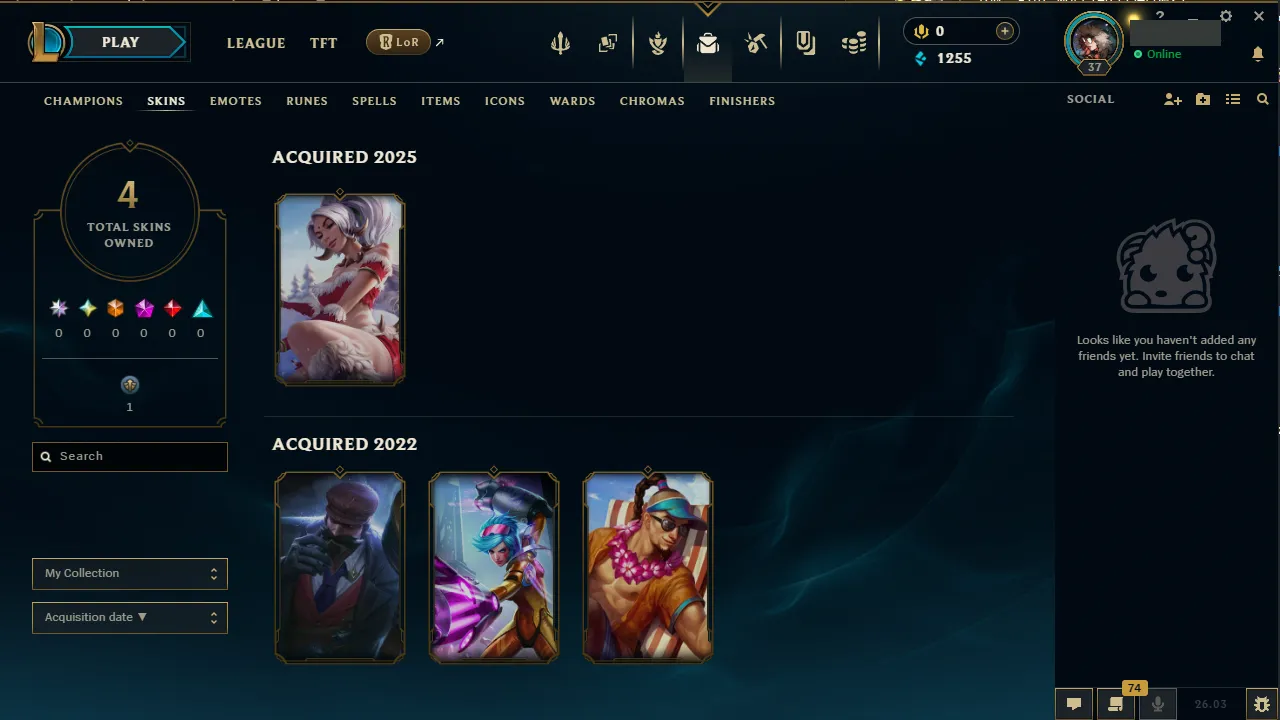1280x720 pixels.
Task: Click the PLAY button
Action: pos(120,42)
